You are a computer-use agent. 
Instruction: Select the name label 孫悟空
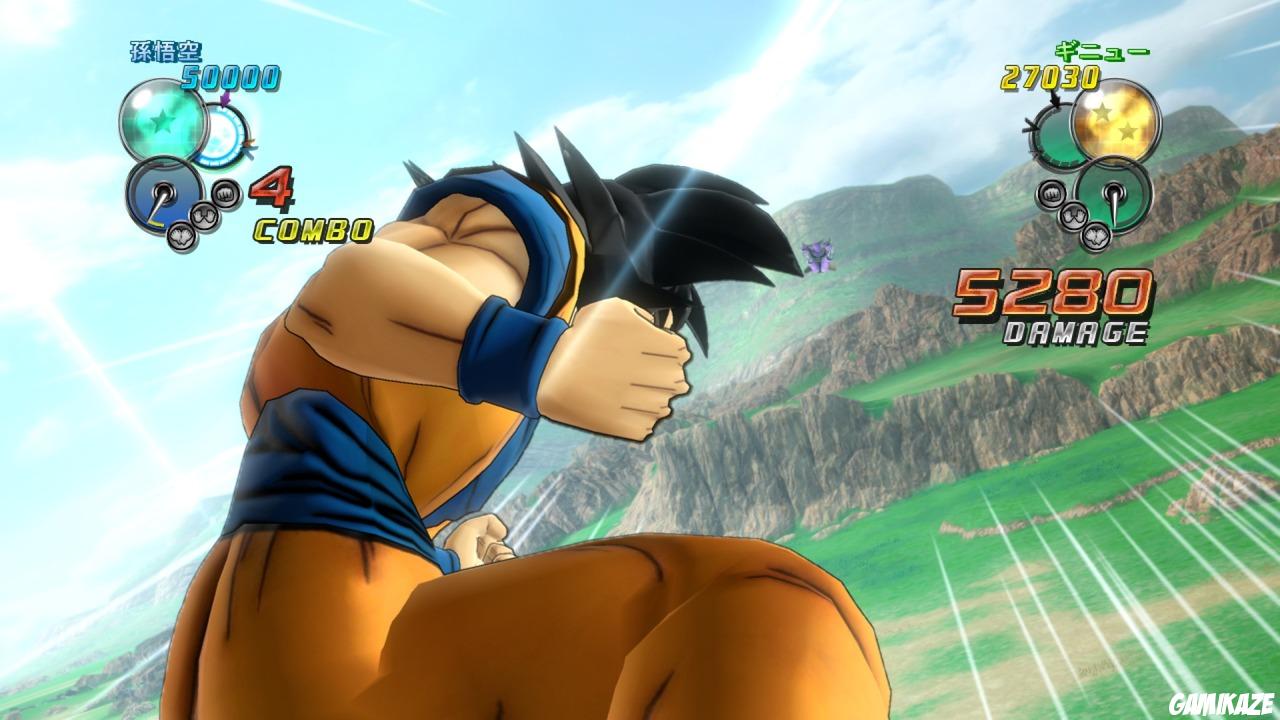coord(165,52)
